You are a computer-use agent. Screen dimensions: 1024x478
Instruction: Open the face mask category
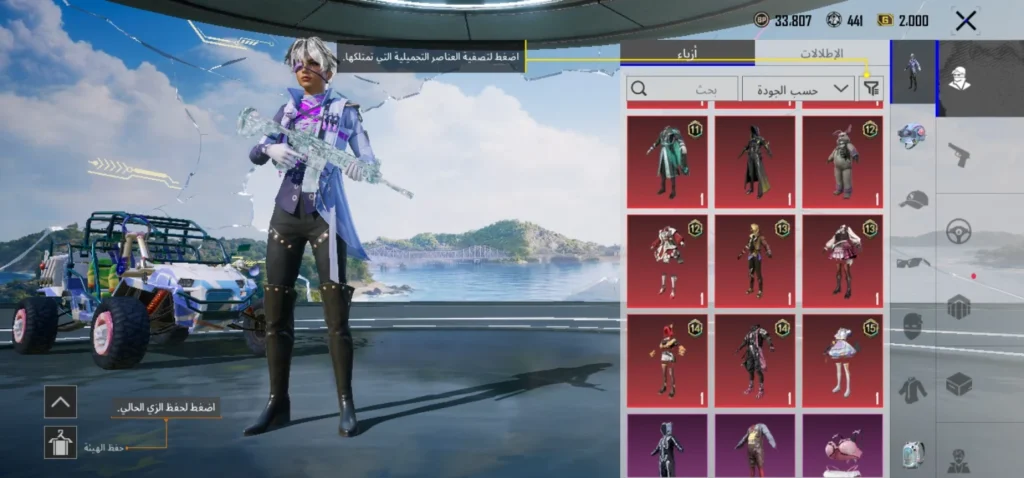912,326
